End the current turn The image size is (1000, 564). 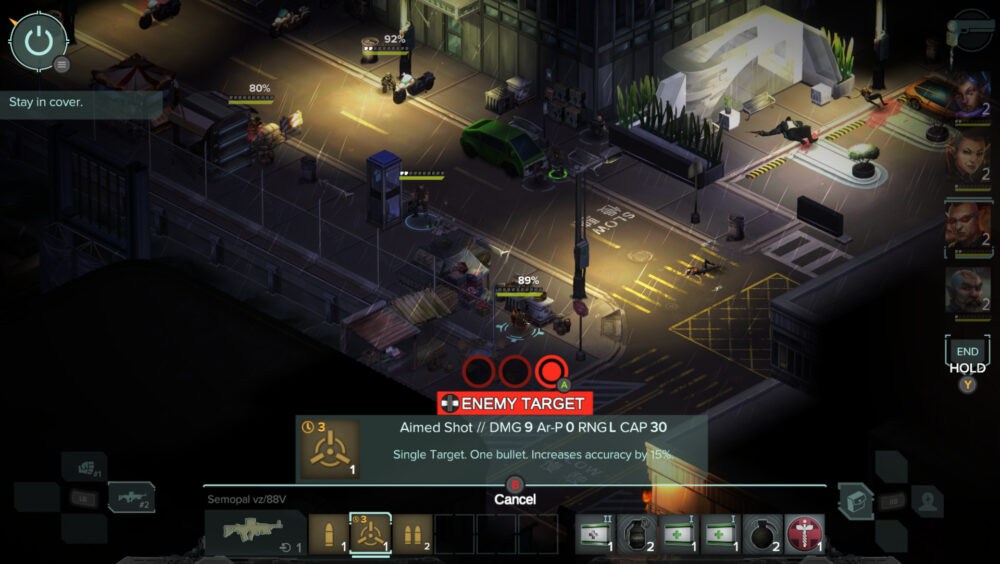[x=967, y=352]
